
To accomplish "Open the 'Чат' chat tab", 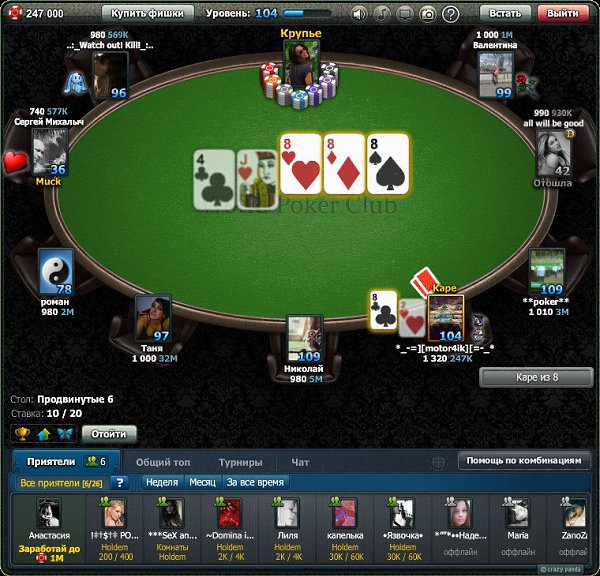I will (300, 462).
